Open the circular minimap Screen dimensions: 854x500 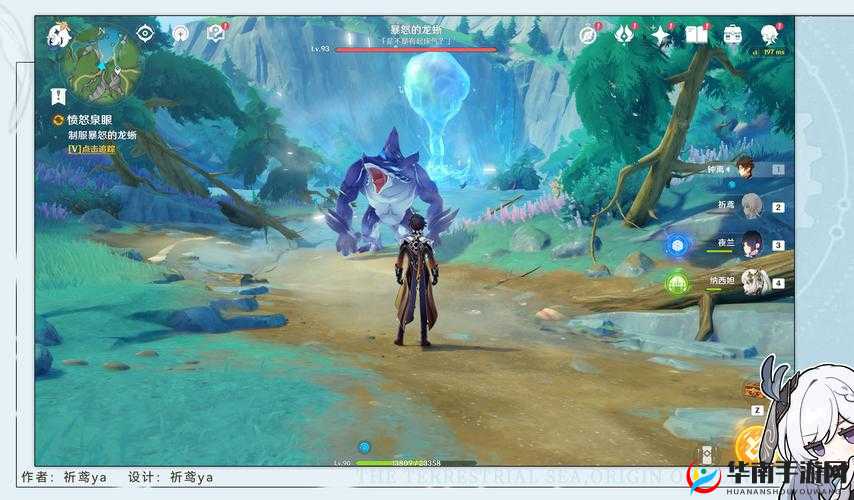coord(102,63)
